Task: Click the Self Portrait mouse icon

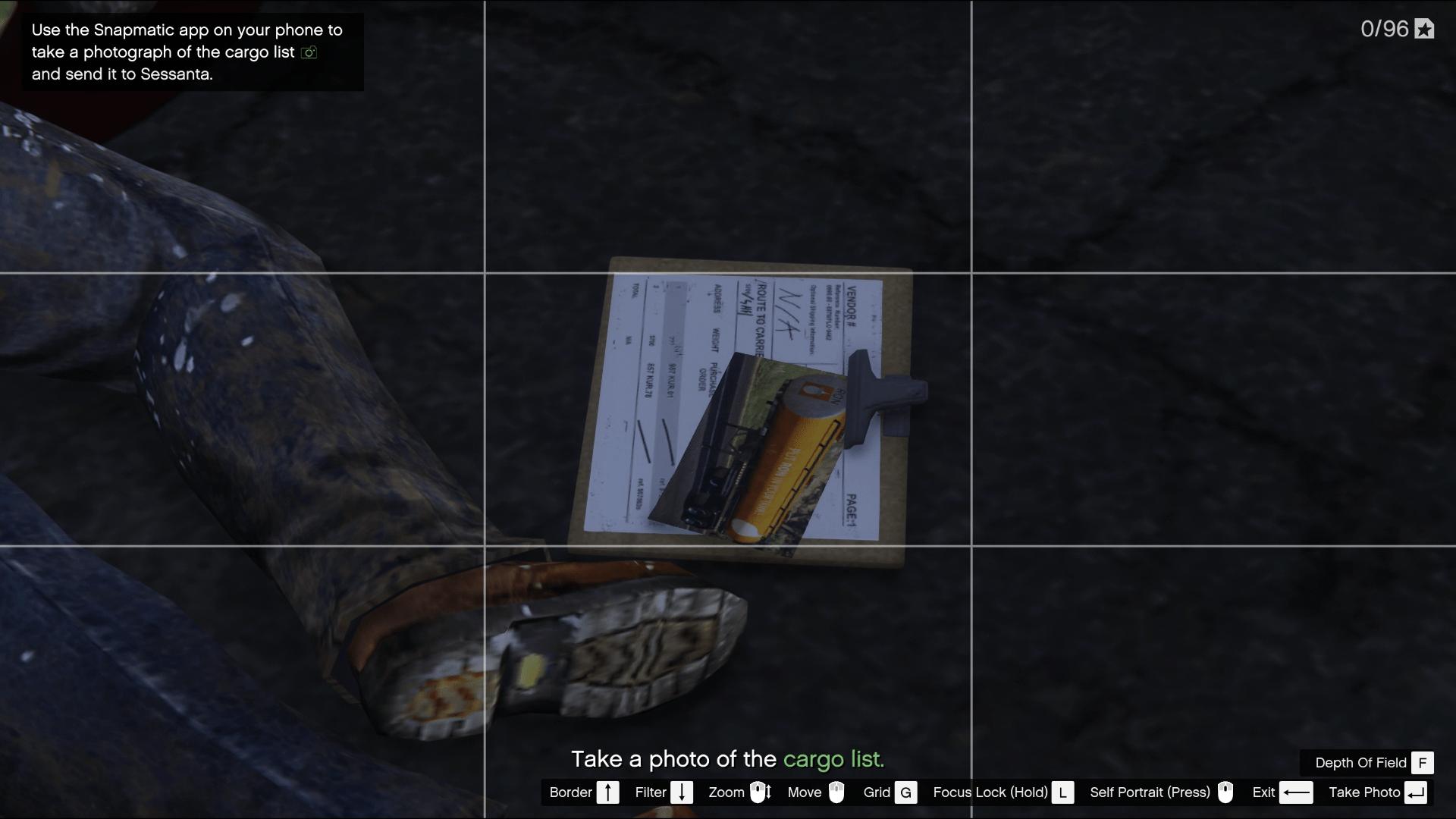Action: click(x=1226, y=792)
